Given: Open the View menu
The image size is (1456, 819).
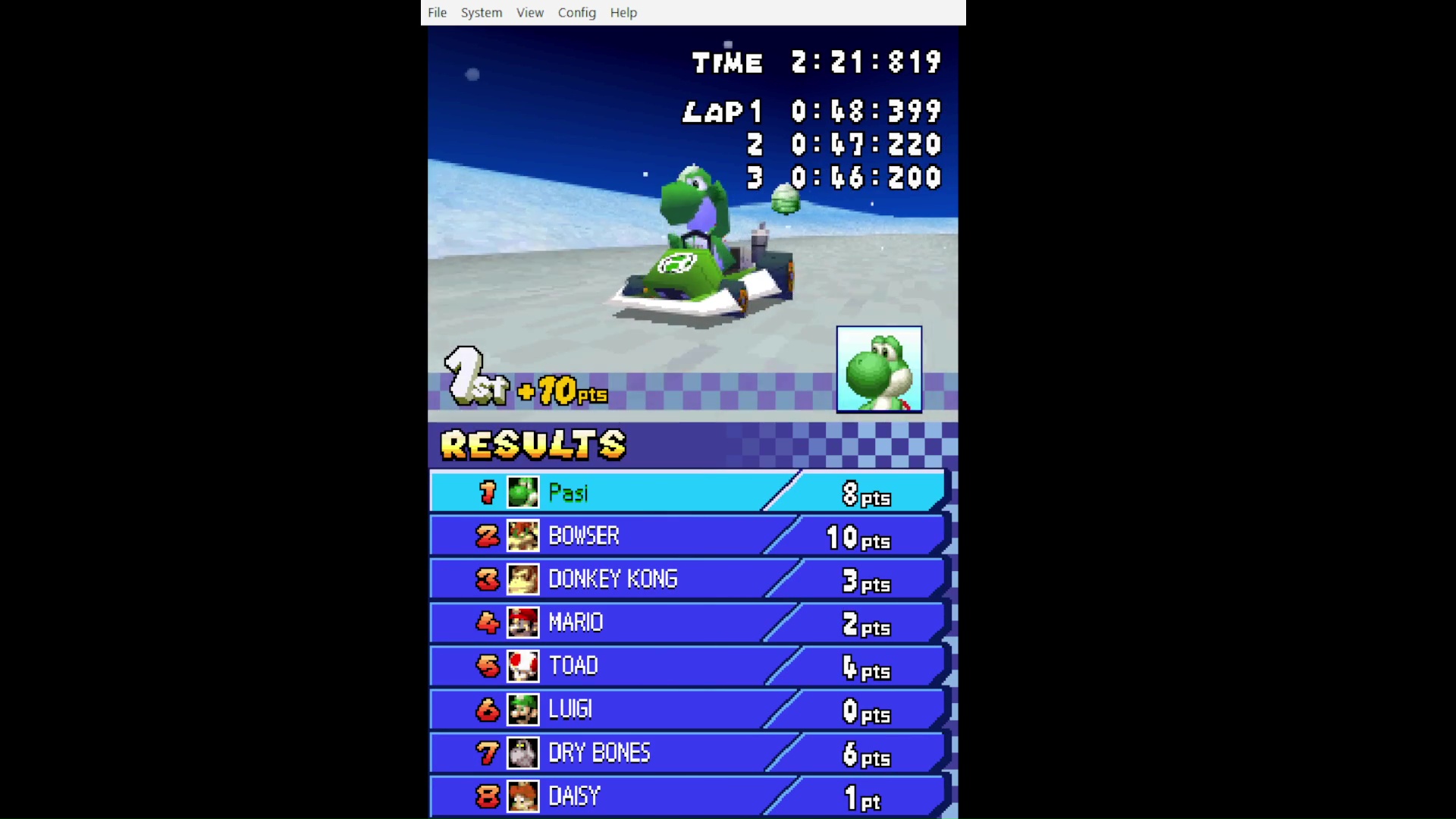Looking at the screenshot, I should (x=529, y=13).
